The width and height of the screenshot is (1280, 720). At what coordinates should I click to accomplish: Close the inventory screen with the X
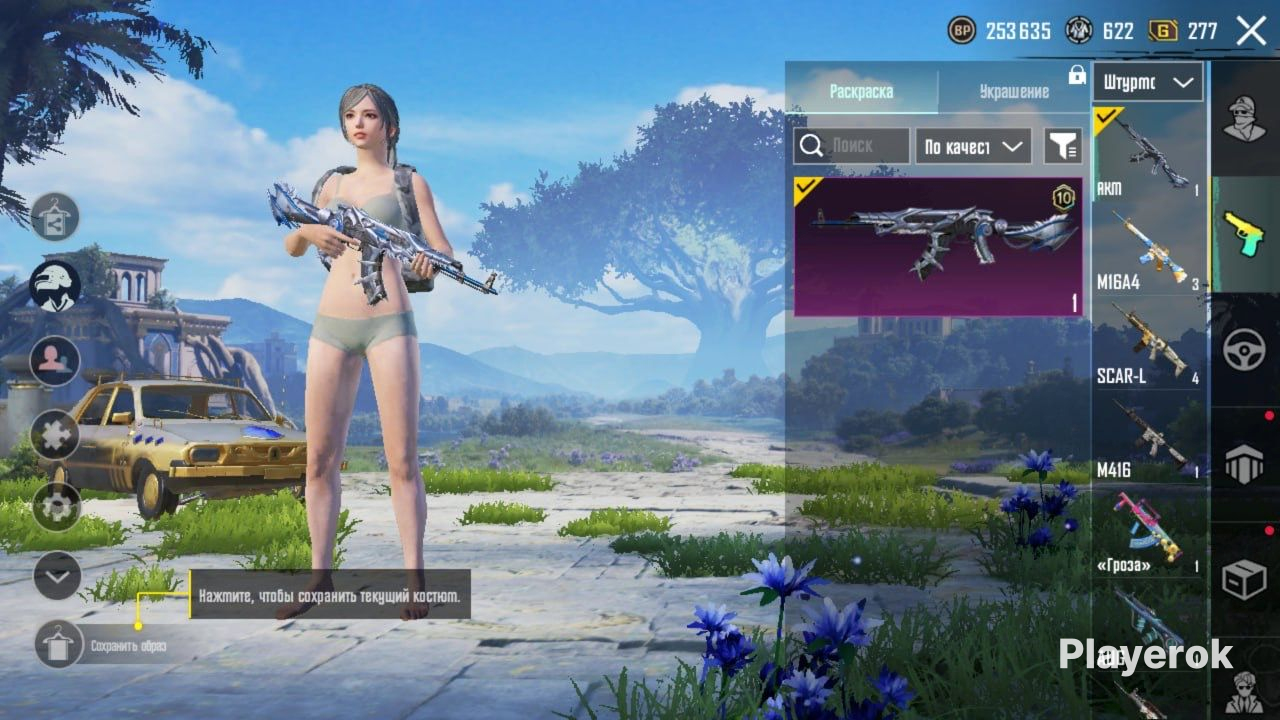tap(1251, 31)
